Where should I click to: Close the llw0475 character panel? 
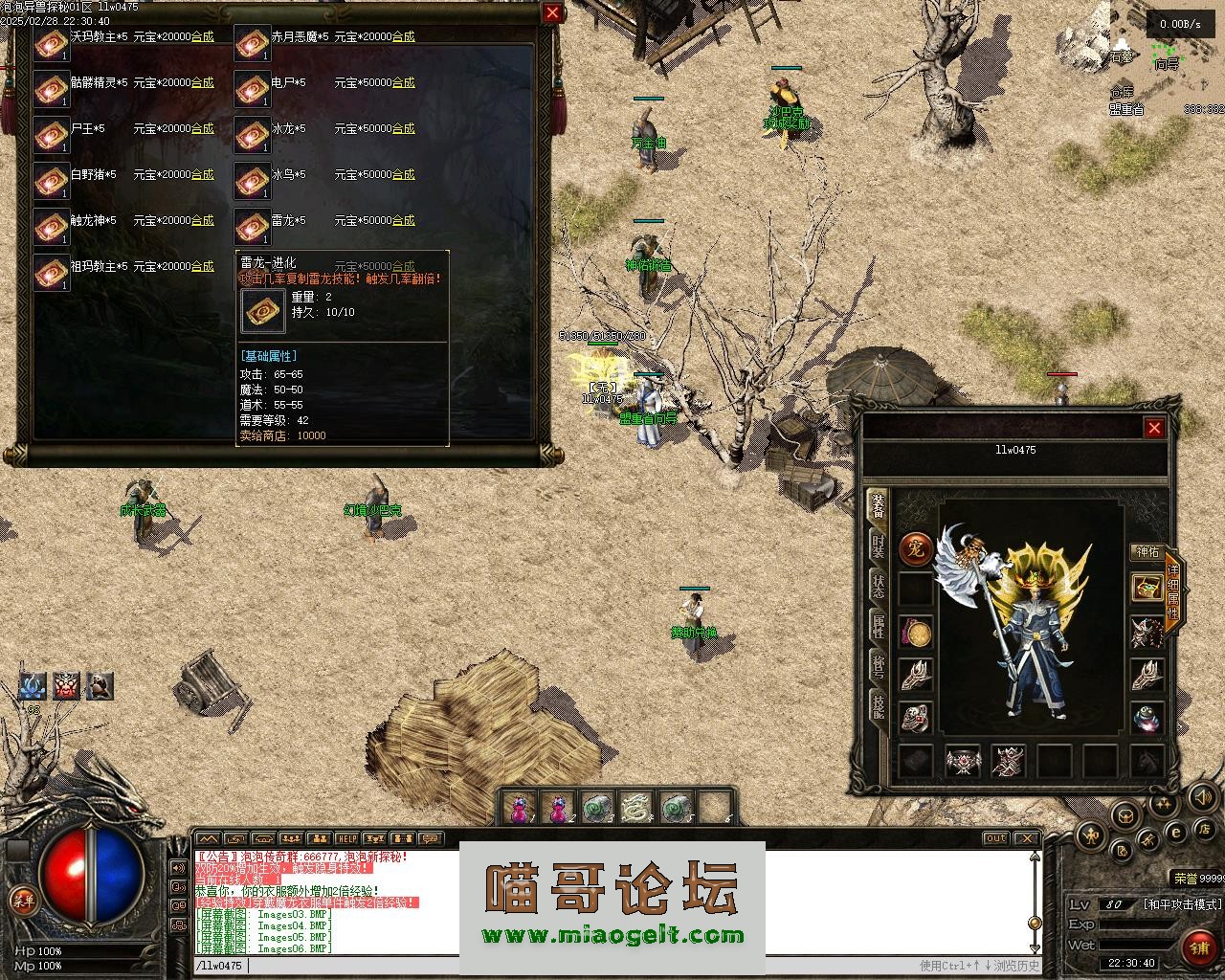point(1154,428)
